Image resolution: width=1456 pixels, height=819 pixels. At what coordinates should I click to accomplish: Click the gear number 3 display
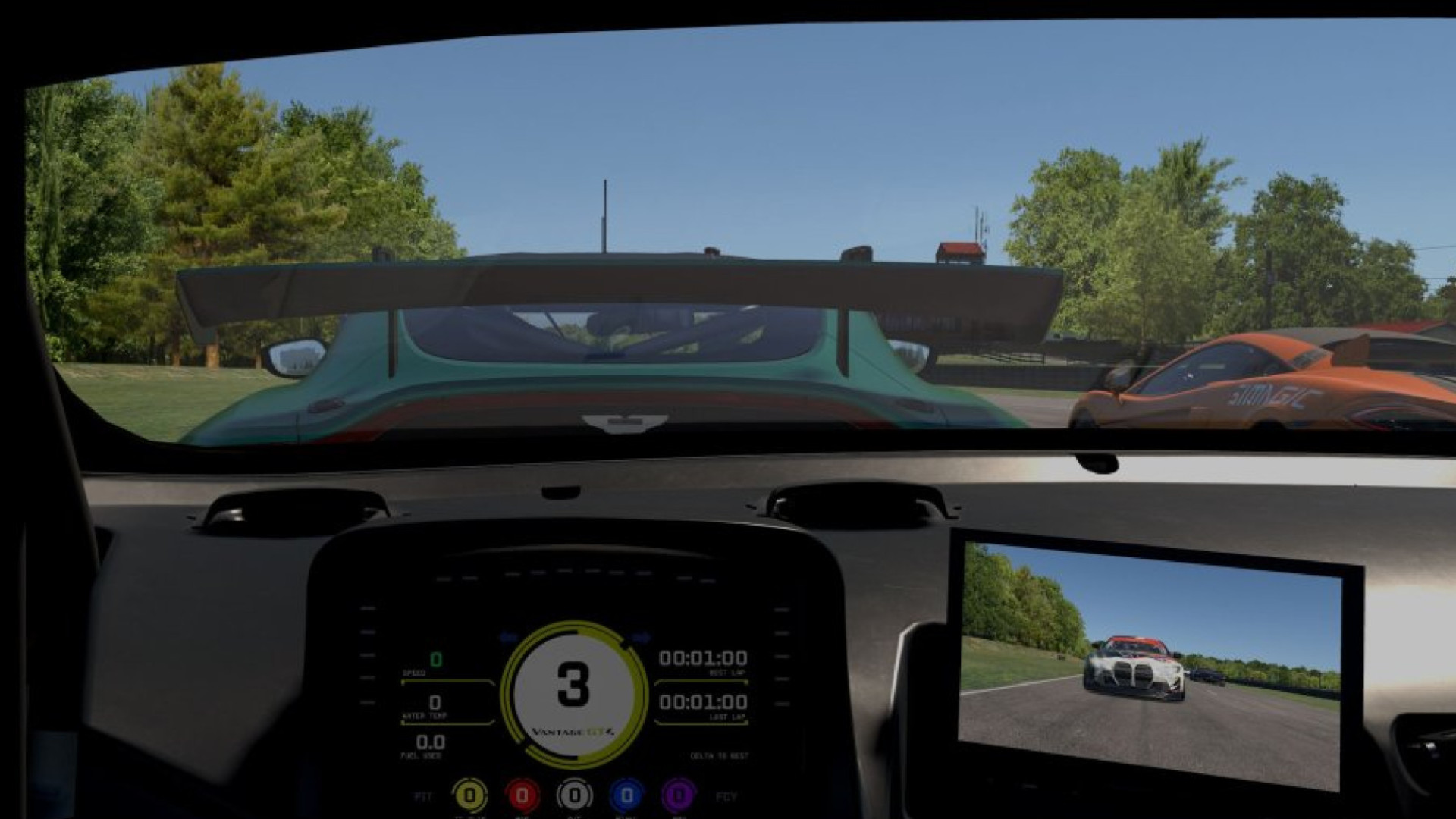572,682
